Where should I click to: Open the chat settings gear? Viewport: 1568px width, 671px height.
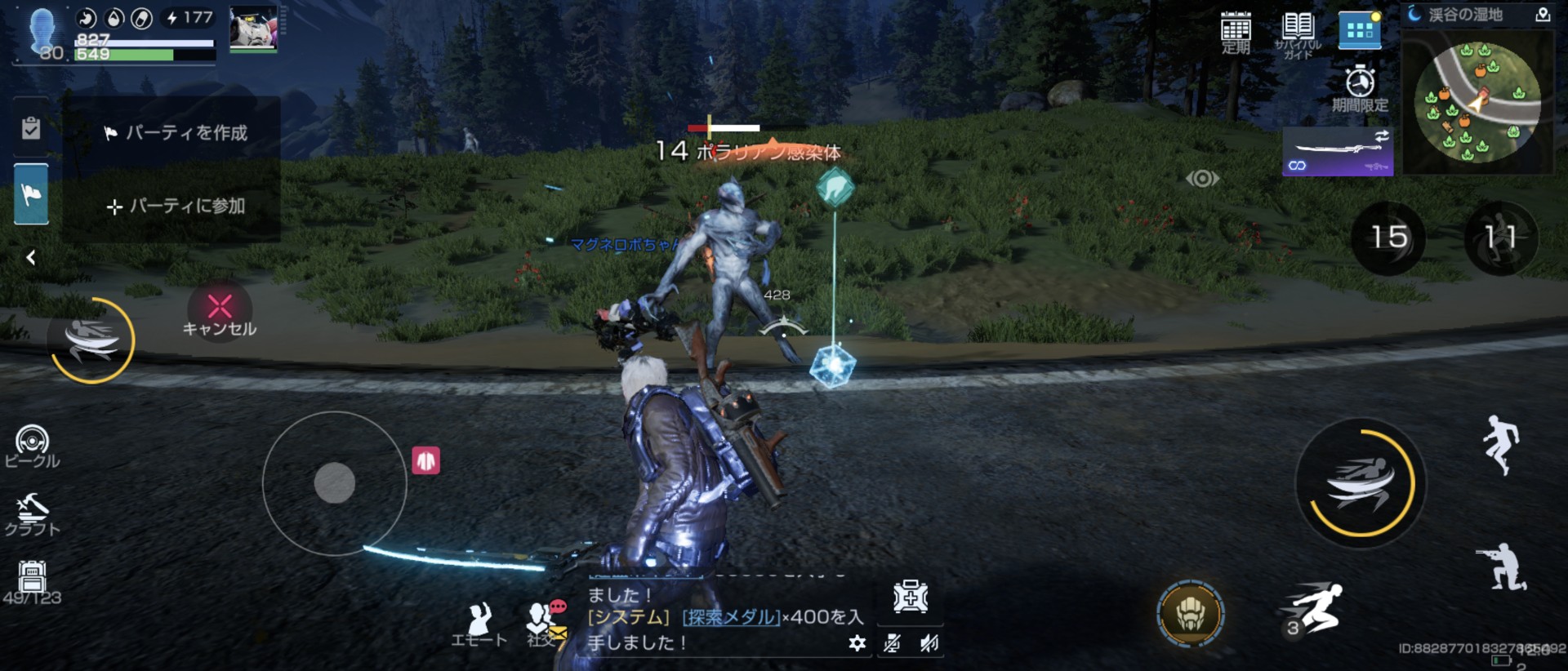[857, 643]
